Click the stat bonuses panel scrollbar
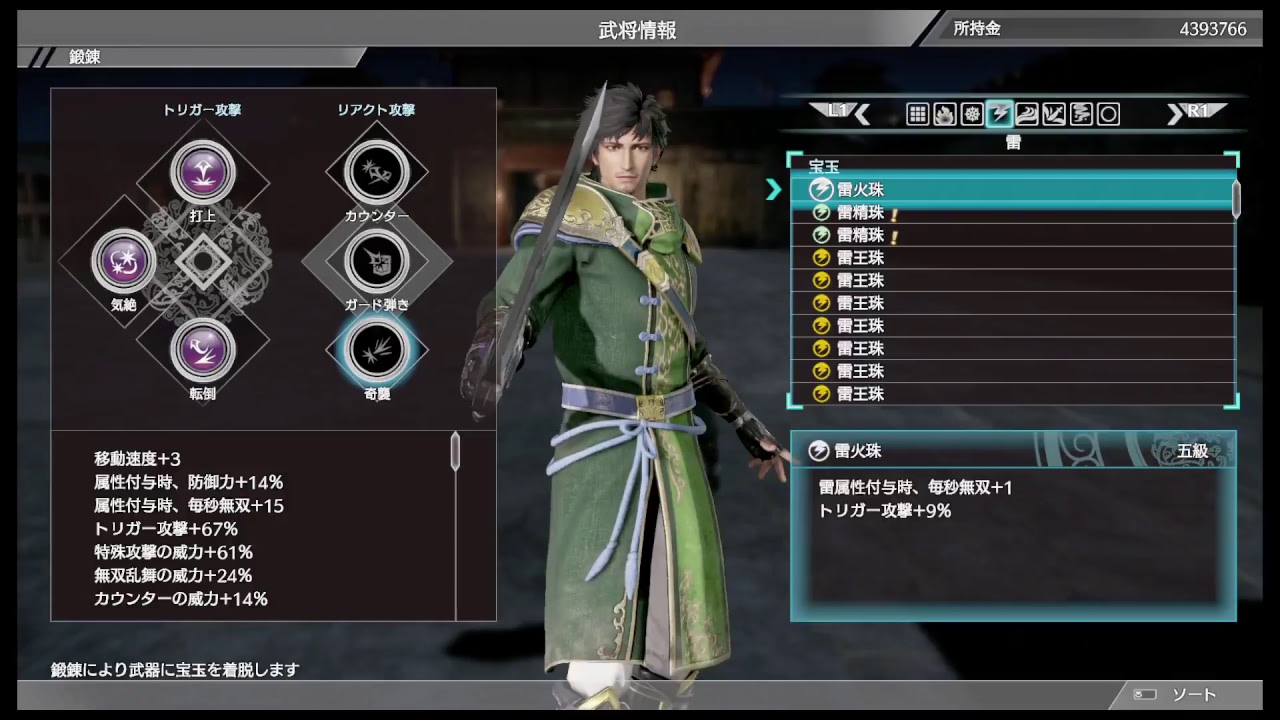Viewport: 1280px width, 720px height. coord(455,452)
